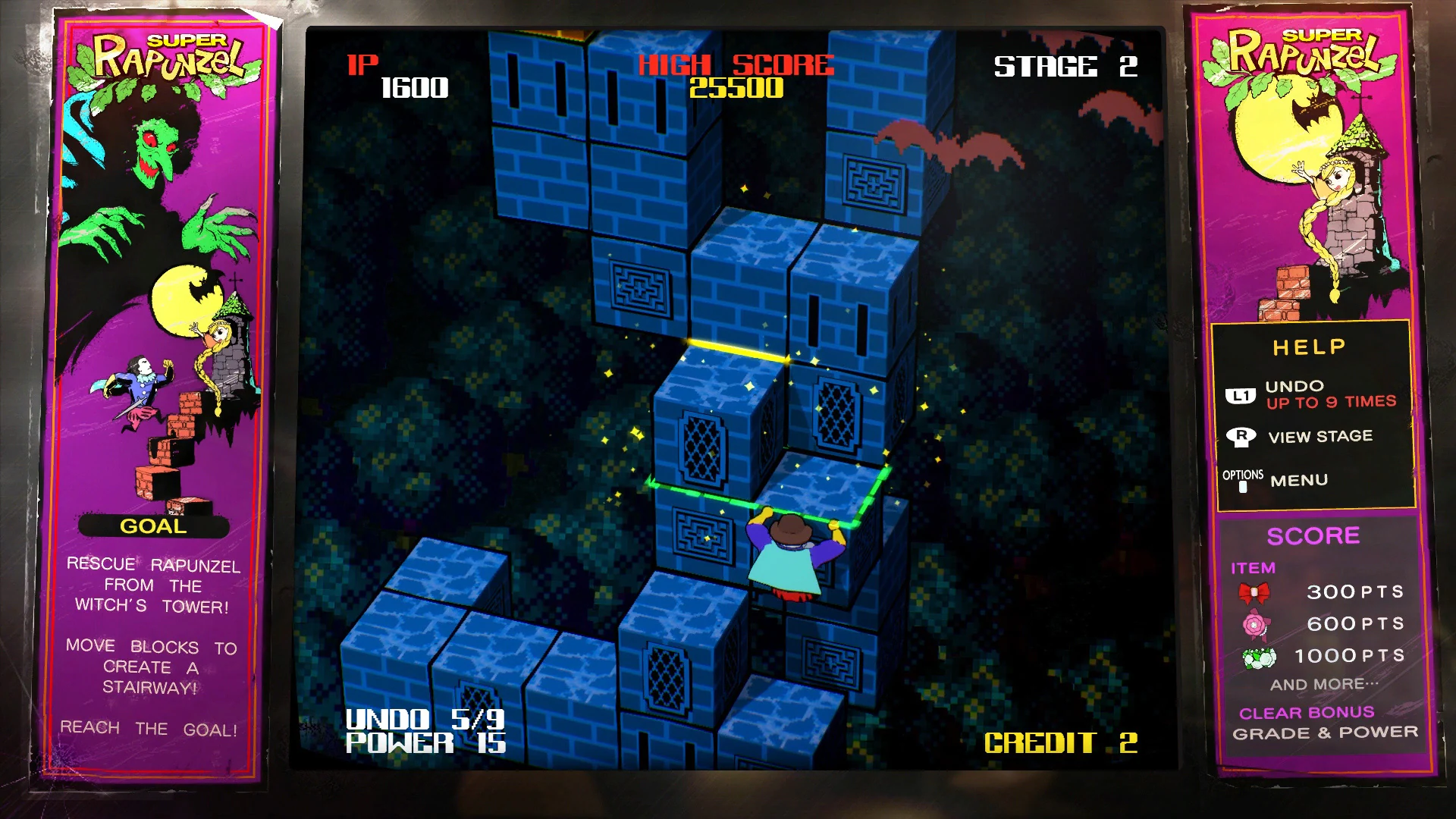This screenshot has height=819, width=1456.
Task: Select the R View Stage button icon
Action: click(1242, 436)
